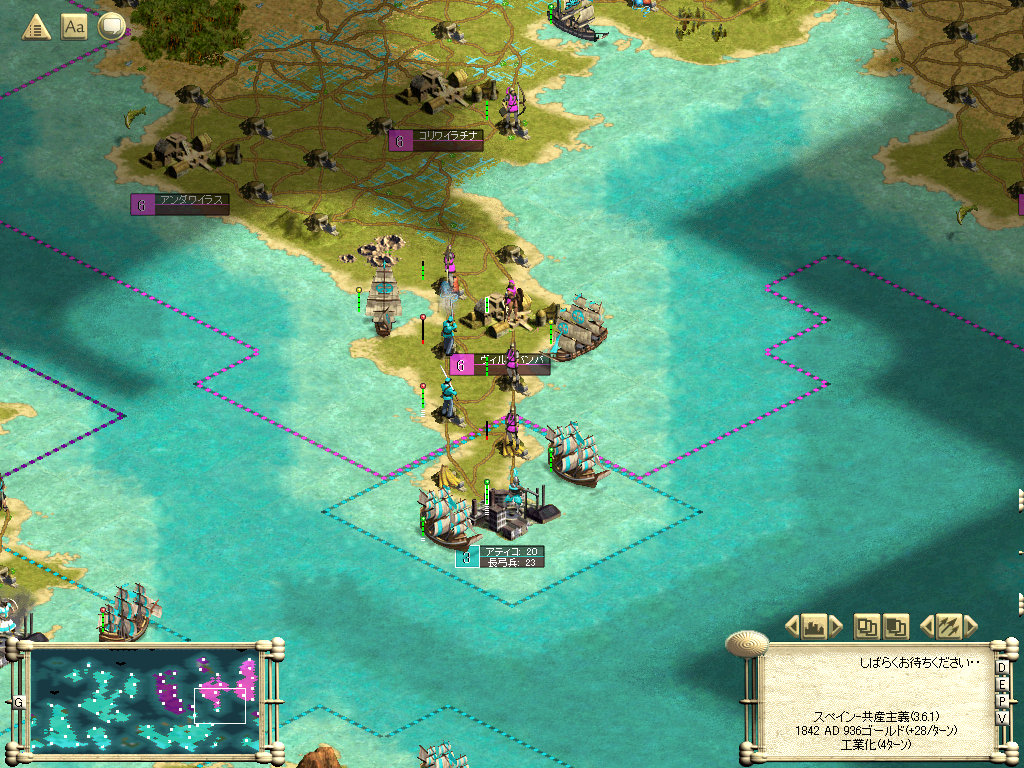This screenshot has height=768, width=1024.
Task: Open the 'D' diplomacy button
Action: pos(1002,668)
